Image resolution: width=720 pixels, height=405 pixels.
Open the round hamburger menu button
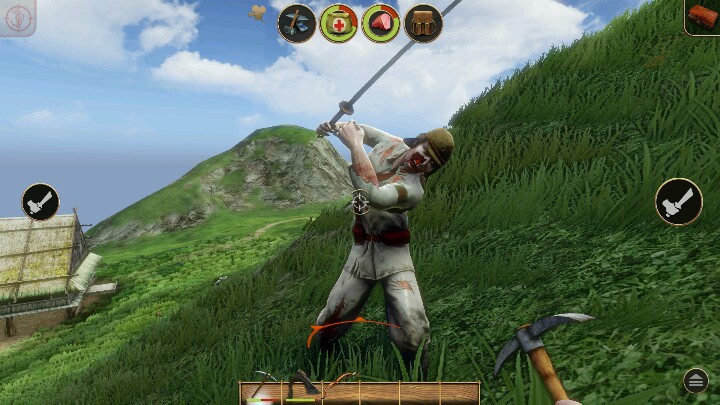coord(696,380)
